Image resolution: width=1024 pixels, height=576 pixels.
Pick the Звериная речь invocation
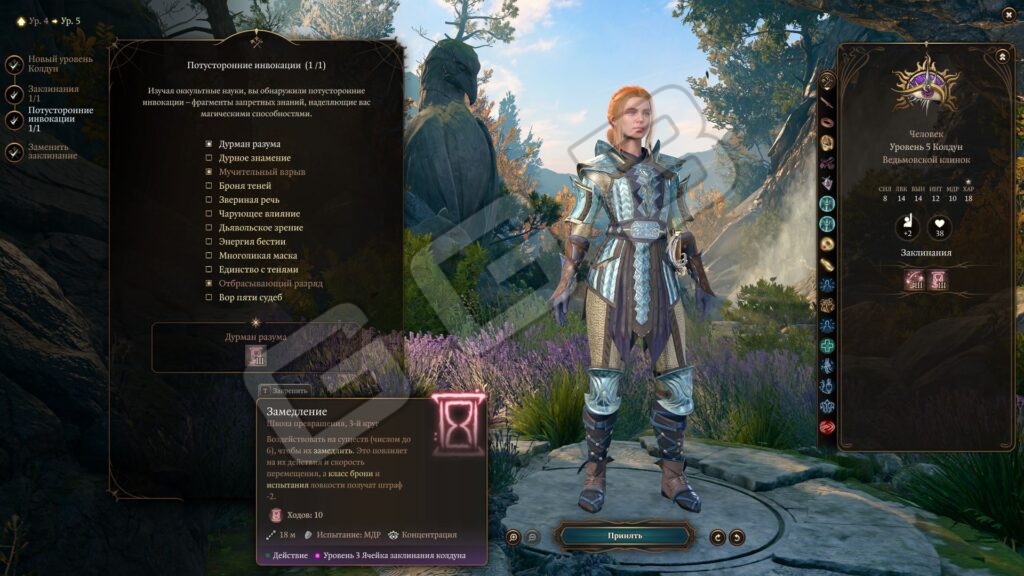click(x=209, y=200)
